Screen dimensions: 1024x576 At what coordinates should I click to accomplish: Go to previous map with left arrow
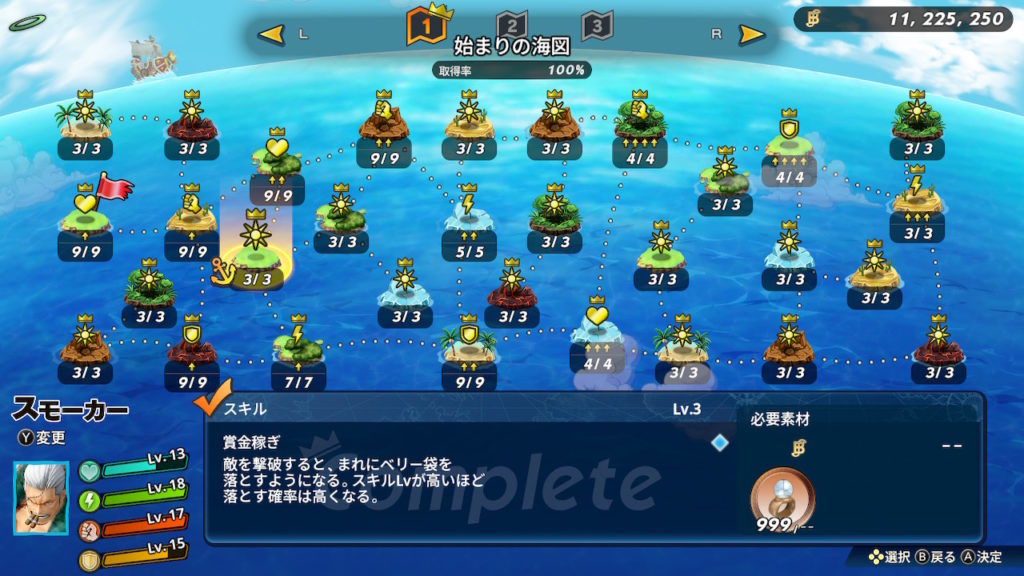coord(271,35)
